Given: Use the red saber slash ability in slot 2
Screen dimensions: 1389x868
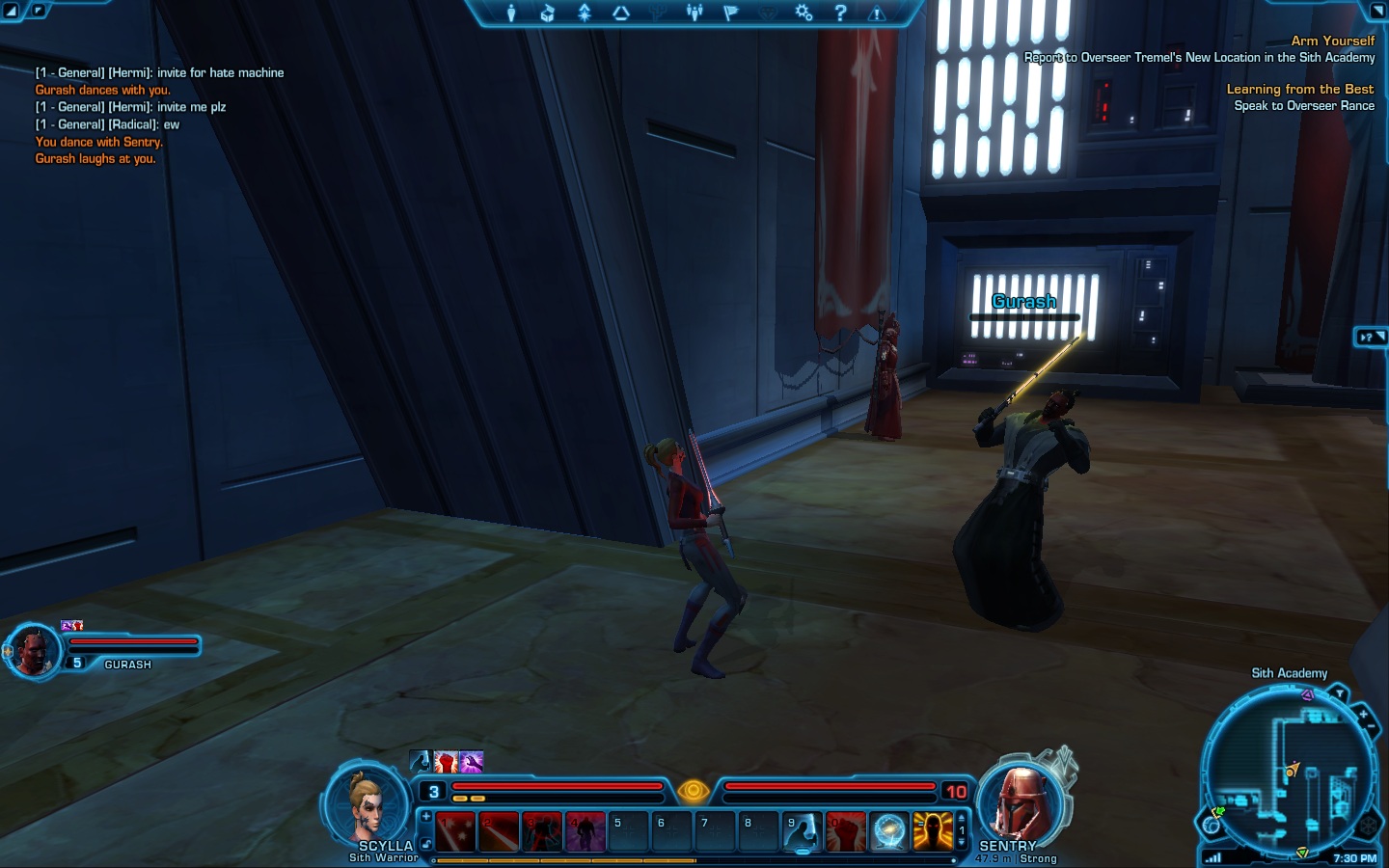Looking at the screenshot, I should [x=499, y=831].
